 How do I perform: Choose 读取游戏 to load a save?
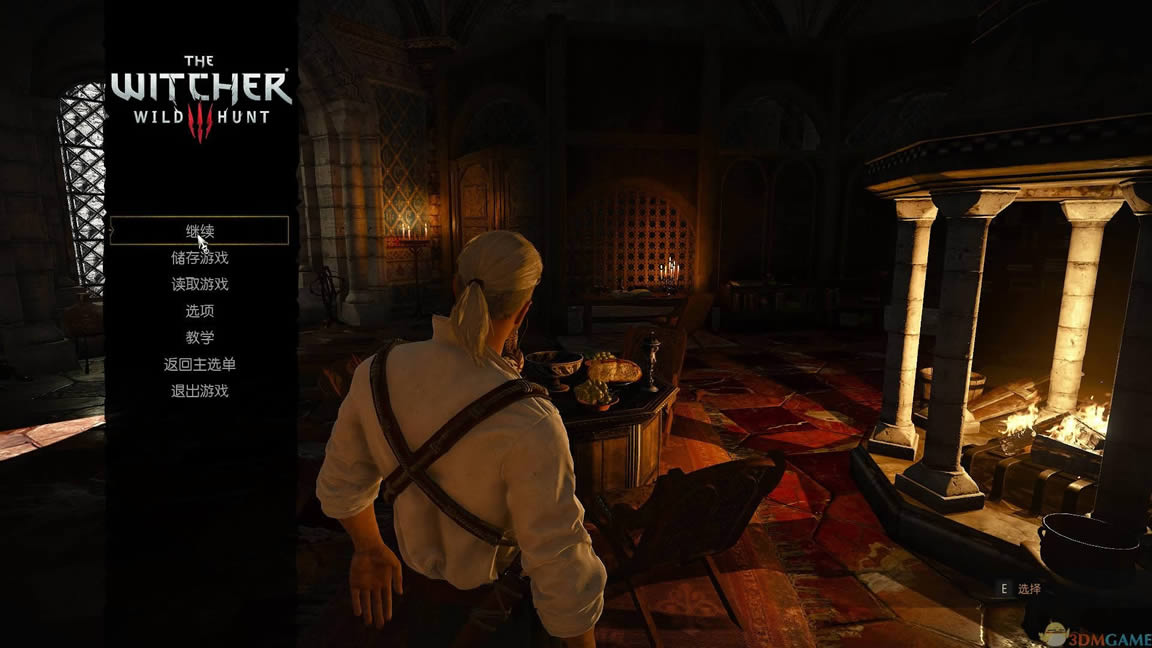point(200,284)
